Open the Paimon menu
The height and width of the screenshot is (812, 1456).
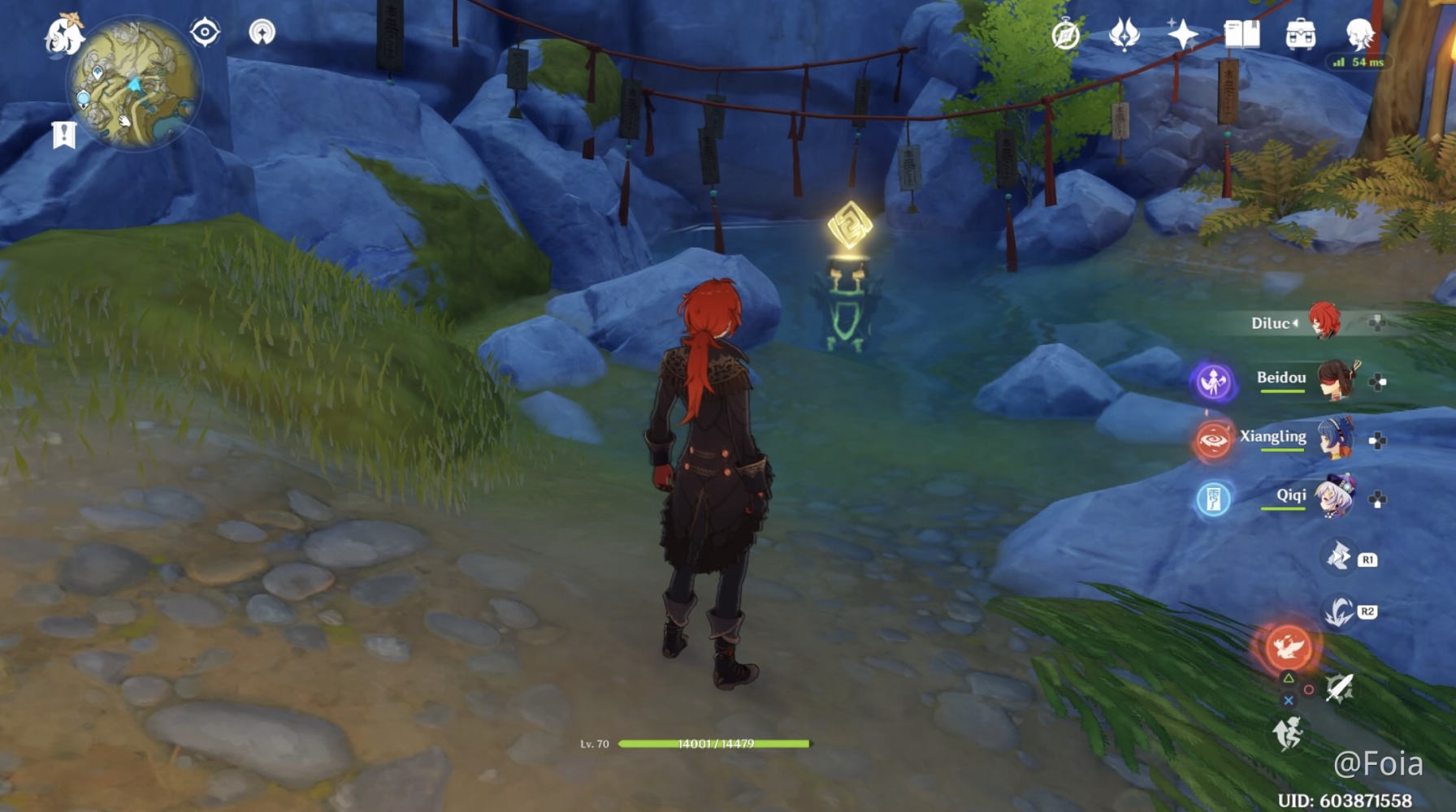(63, 35)
